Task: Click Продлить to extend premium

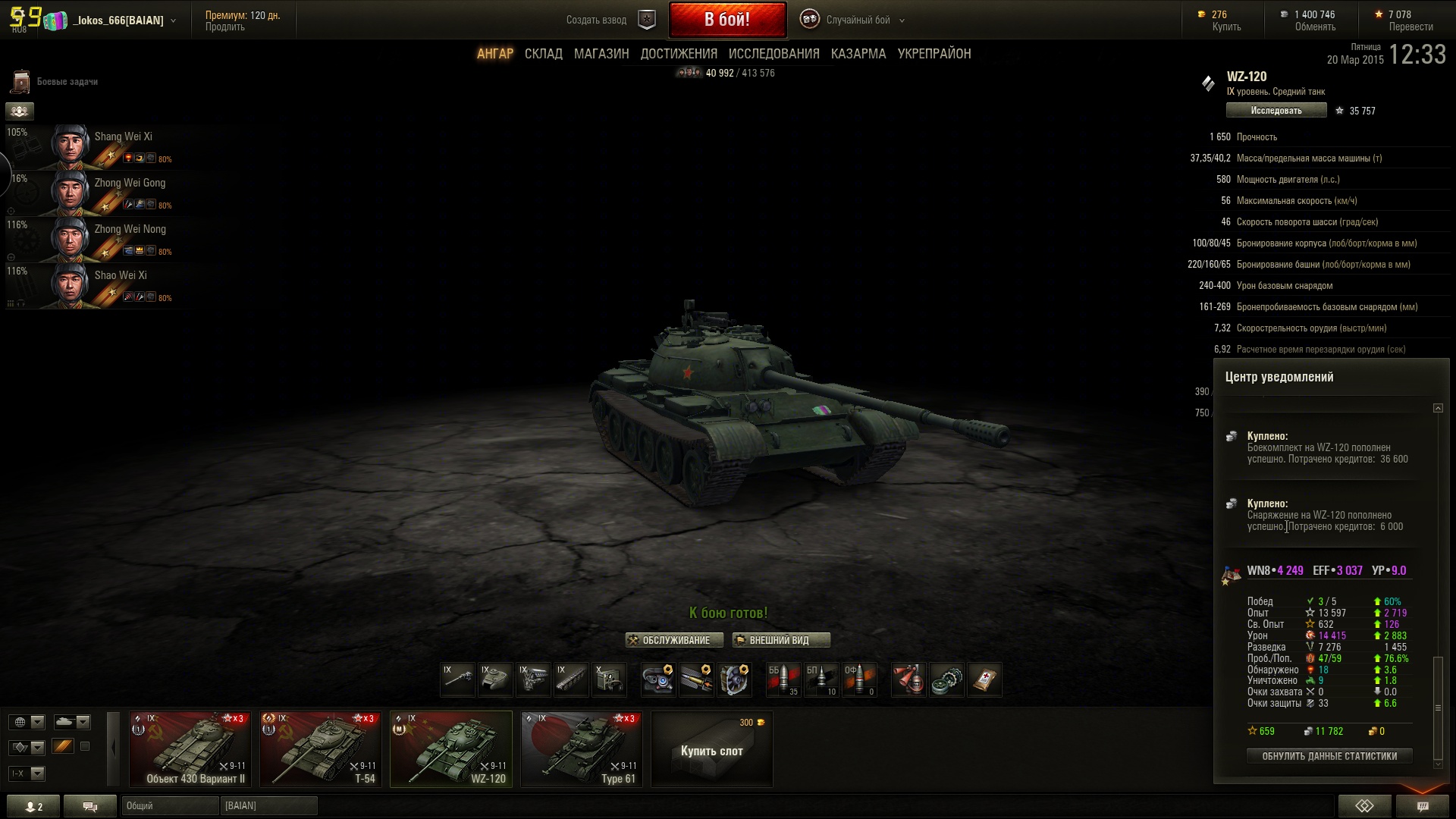Action: click(225, 27)
